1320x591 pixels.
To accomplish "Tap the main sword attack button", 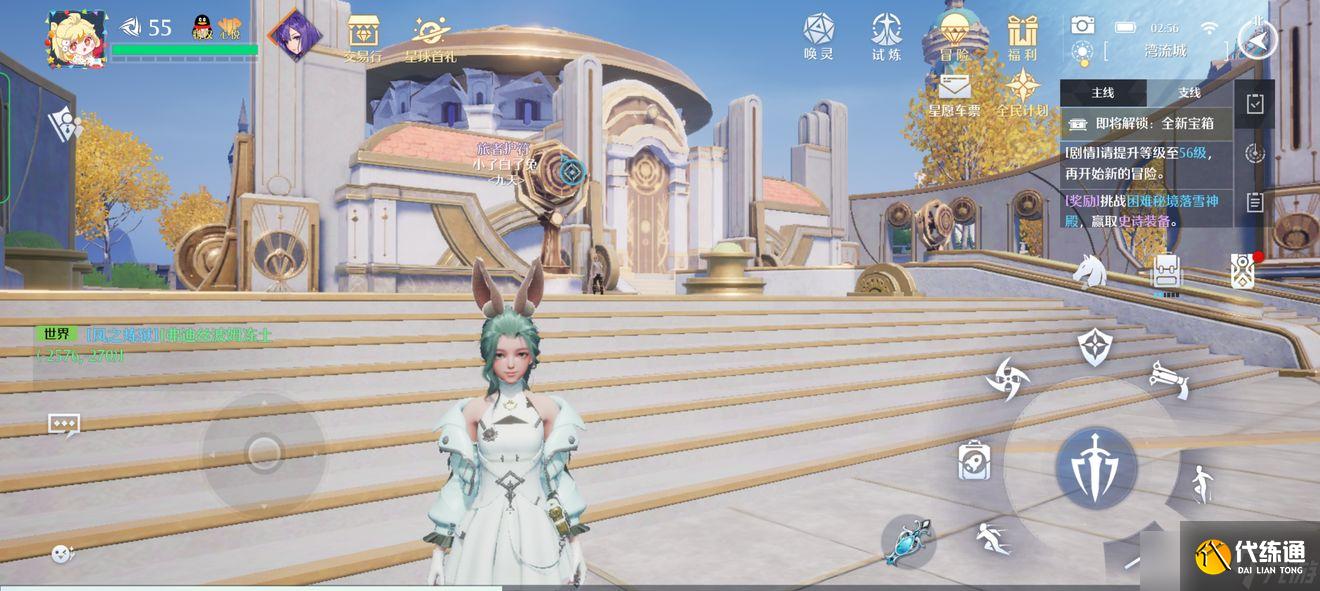I will [x=1096, y=467].
